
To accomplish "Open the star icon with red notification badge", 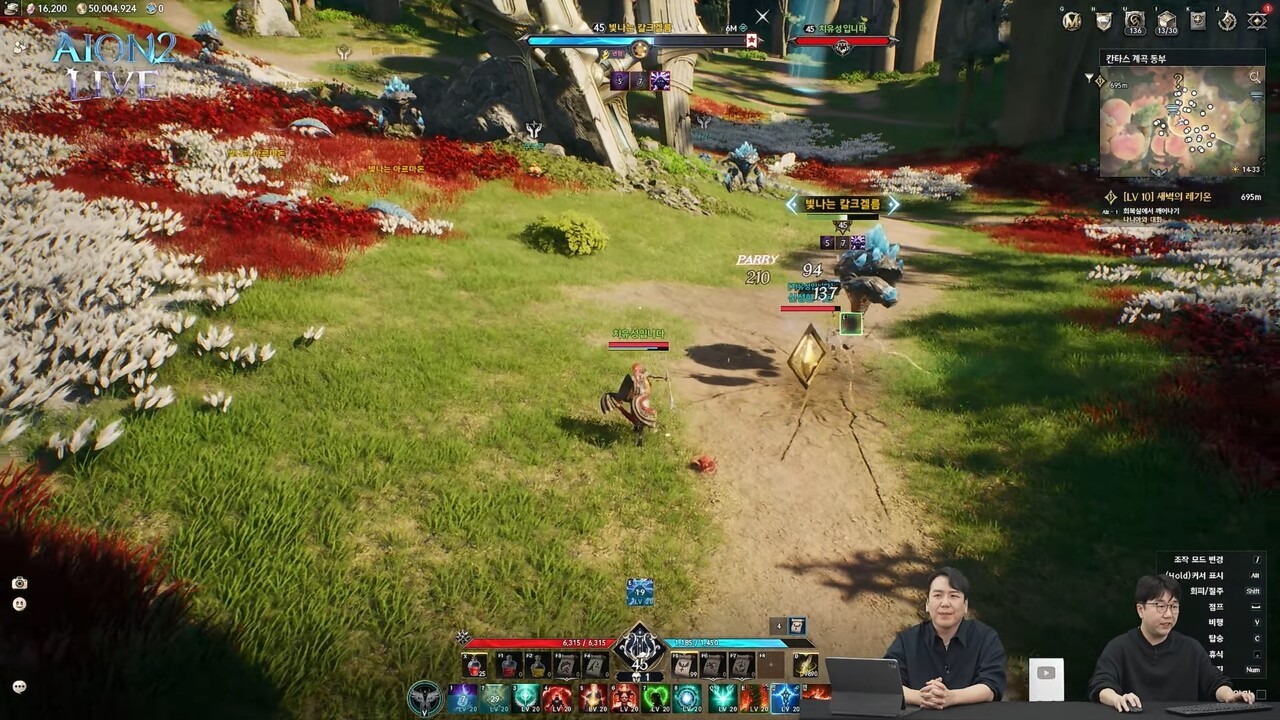I will click(x=1257, y=21).
